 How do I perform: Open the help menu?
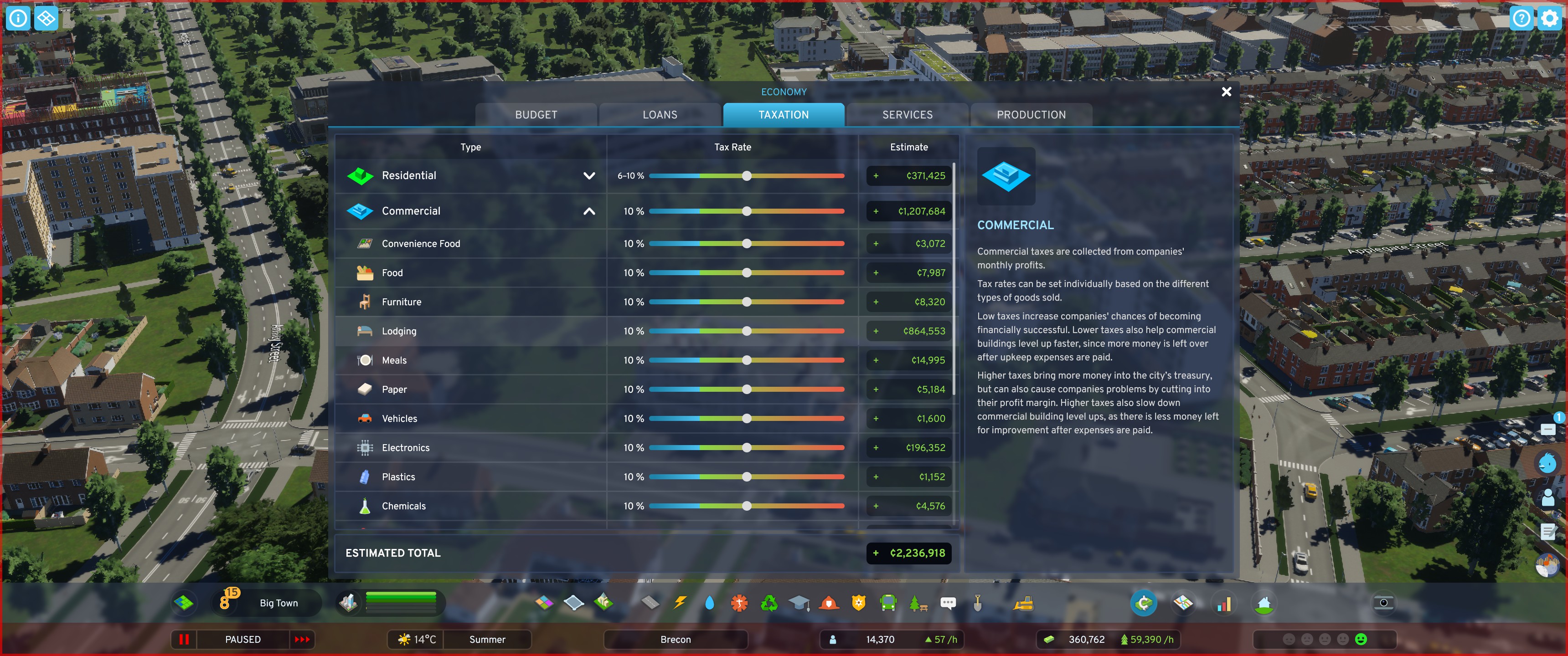[x=1521, y=18]
